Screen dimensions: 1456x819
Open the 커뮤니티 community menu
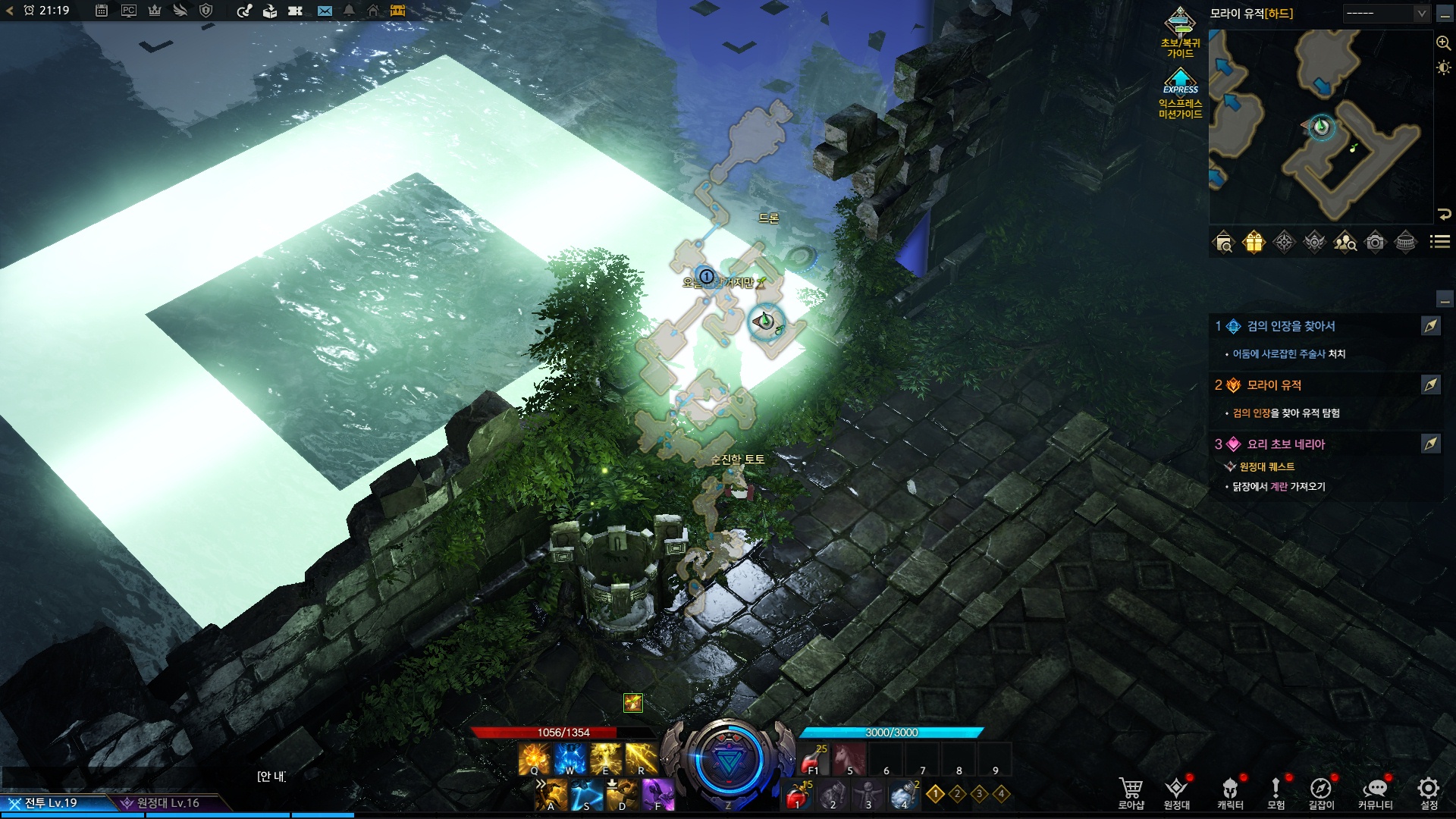(x=1375, y=792)
